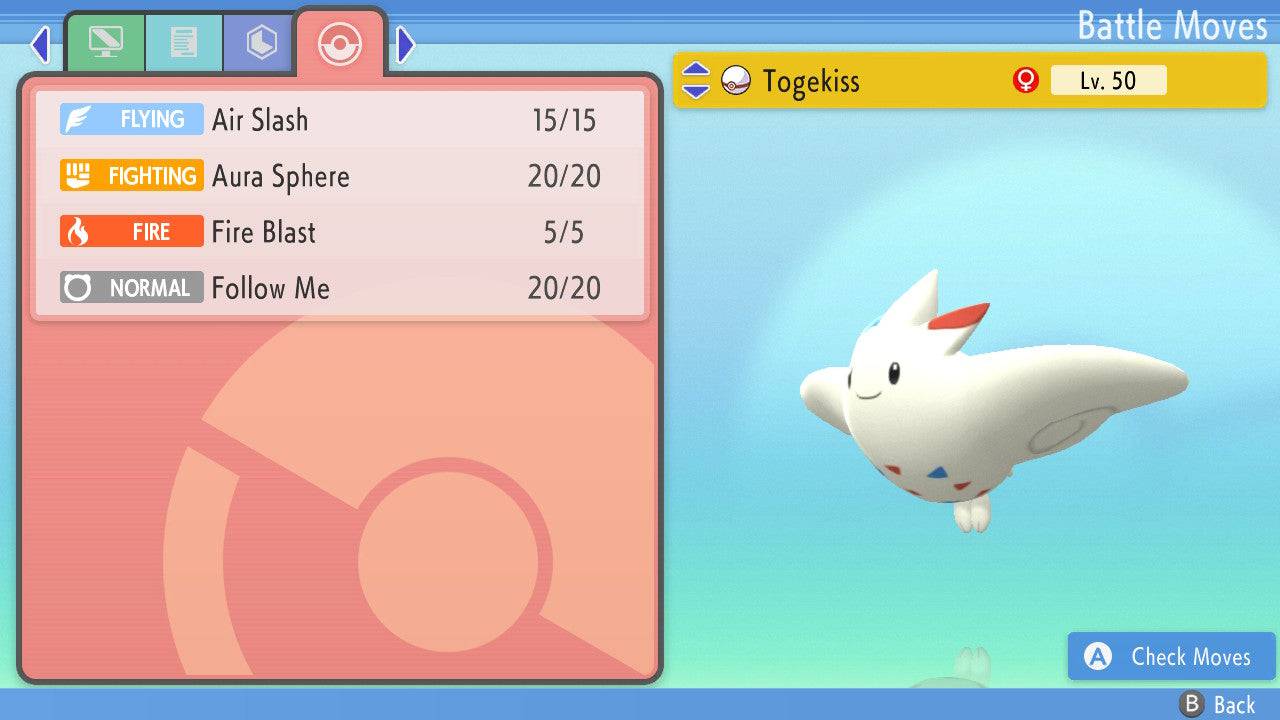
Task: Open the memo/notes summary tab icon
Action: (x=184, y=43)
